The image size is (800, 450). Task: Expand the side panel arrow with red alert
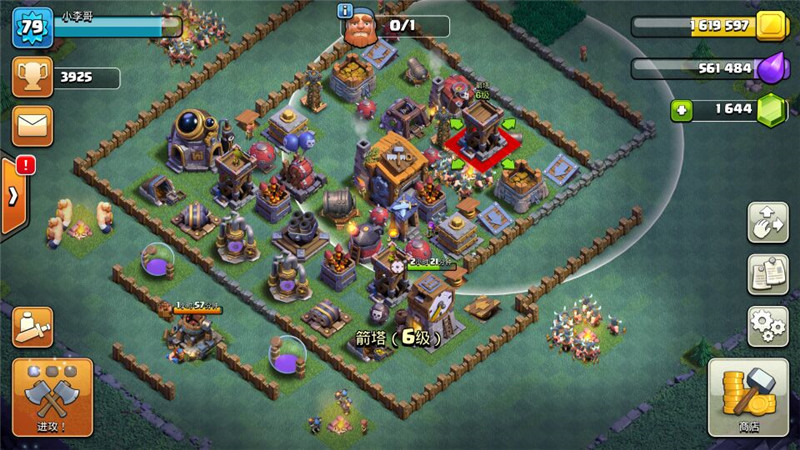pyautogui.click(x=14, y=195)
